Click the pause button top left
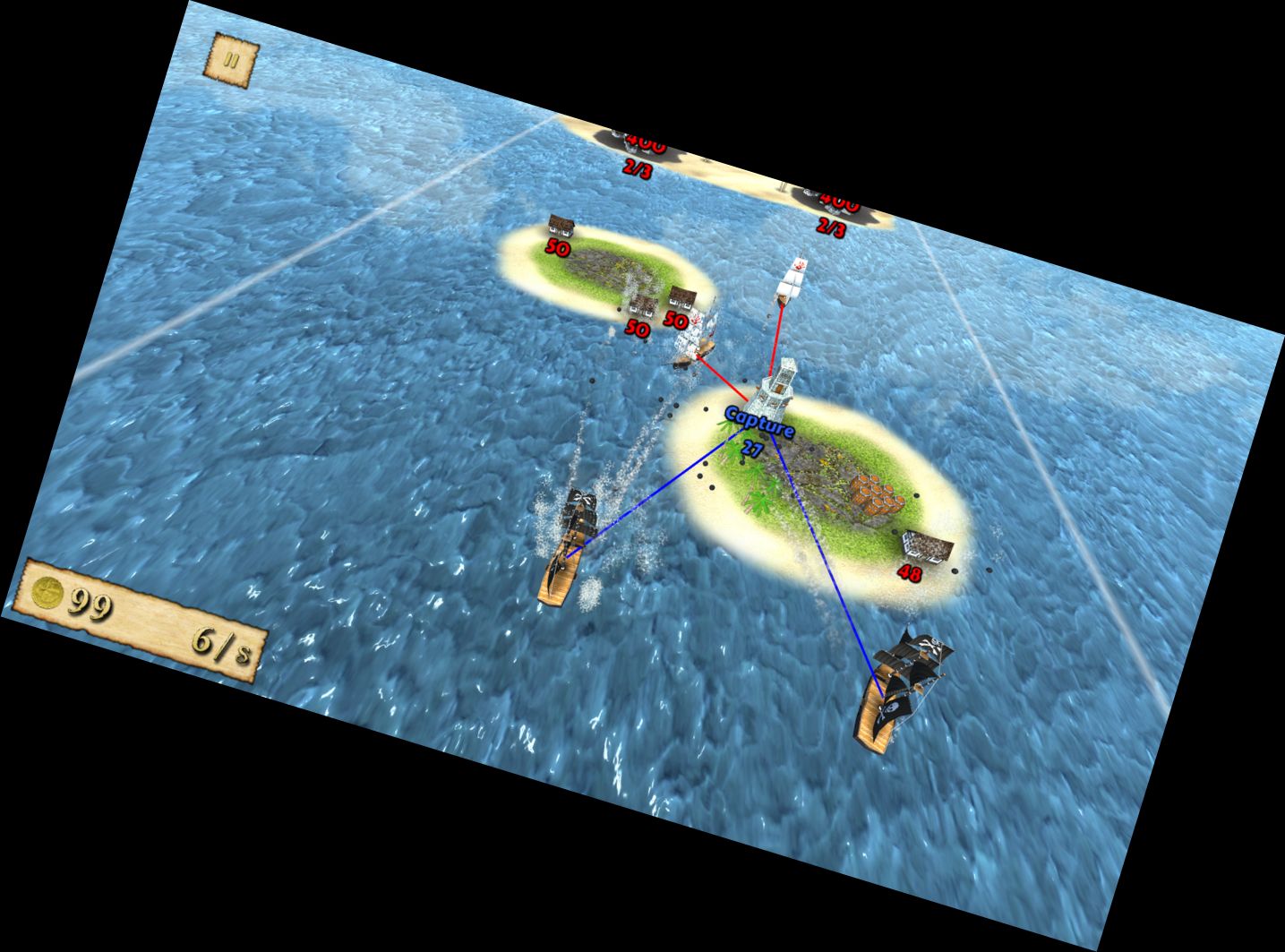The height and width of the screenshot is (952, 1285). (x=231, y=58)
